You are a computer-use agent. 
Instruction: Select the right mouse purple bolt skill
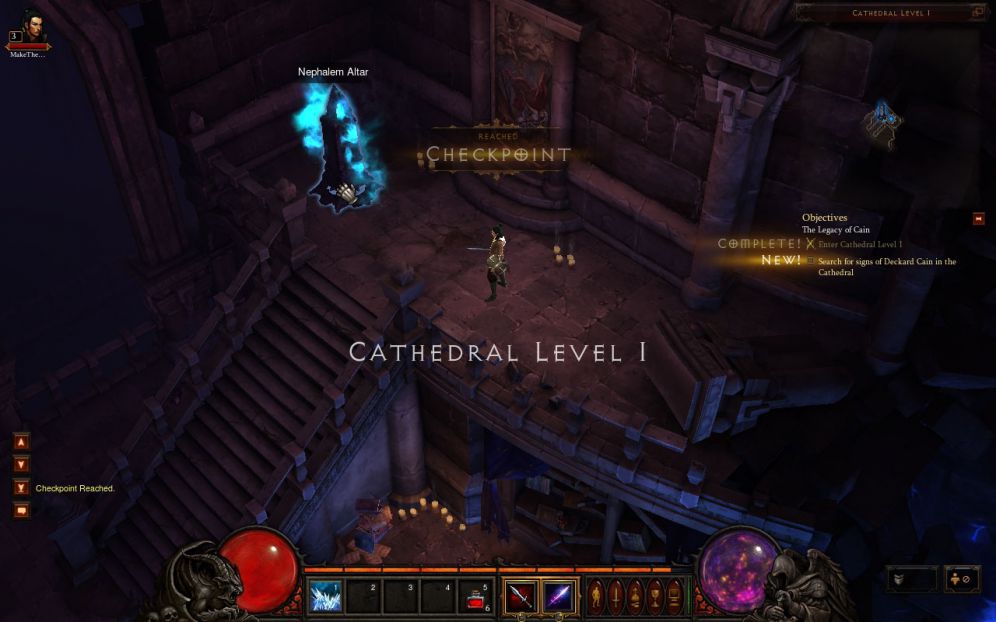pyautogui.click(x=558, y=597)
